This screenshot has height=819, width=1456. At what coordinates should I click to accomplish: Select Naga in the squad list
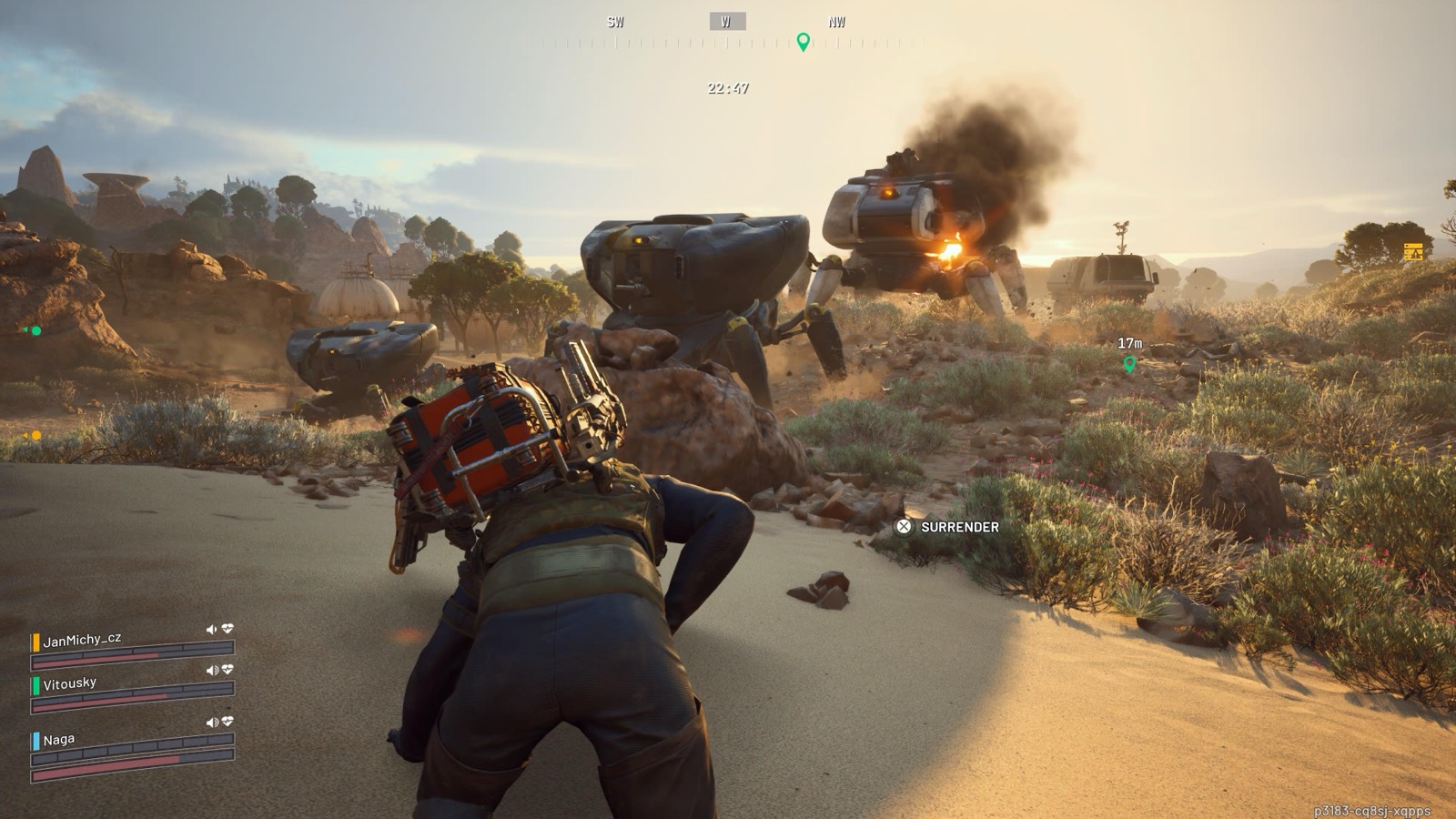(59, 740)
